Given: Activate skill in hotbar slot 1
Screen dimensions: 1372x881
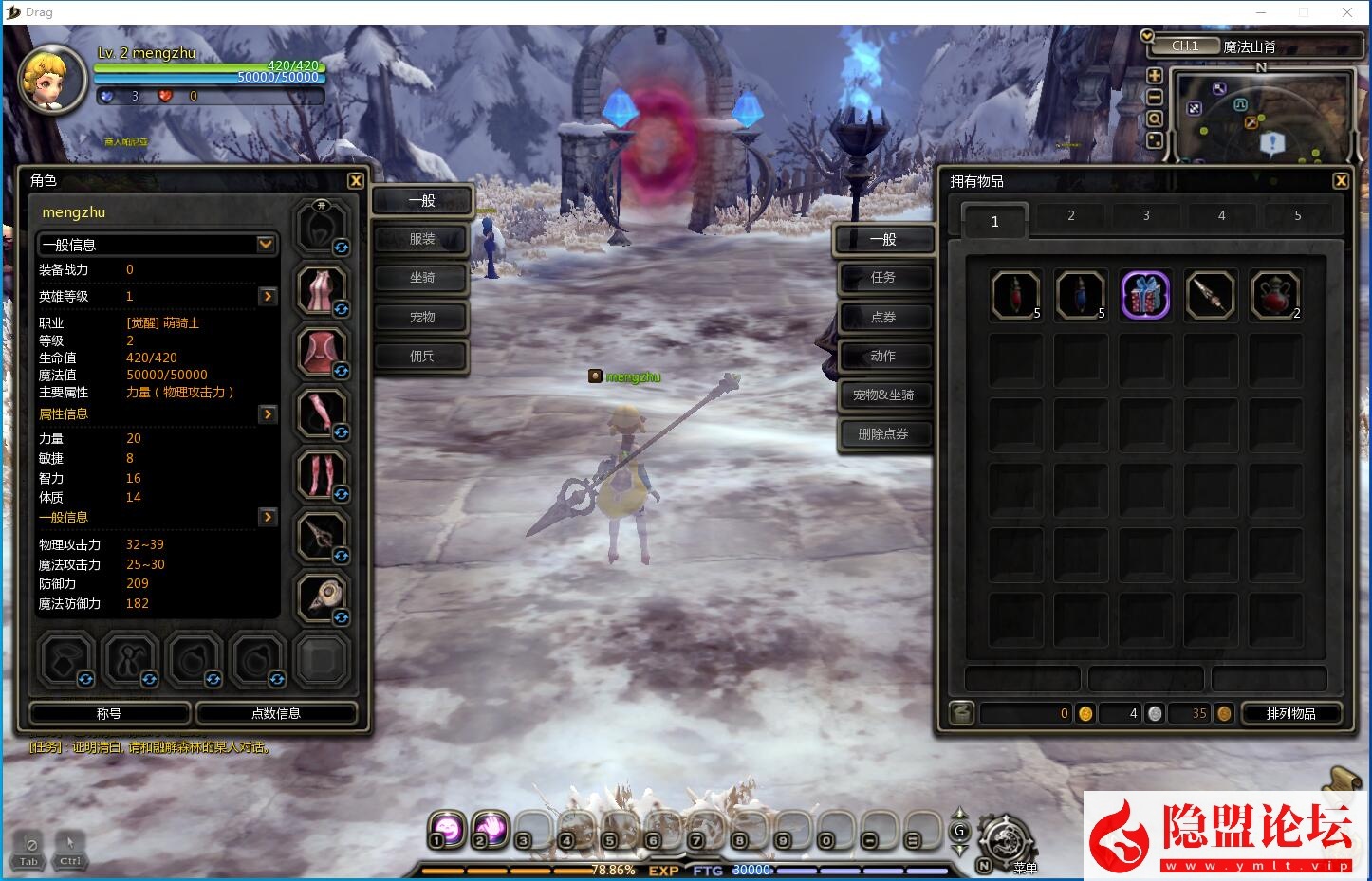Looking at the screenshot, I should coord(448,829).
